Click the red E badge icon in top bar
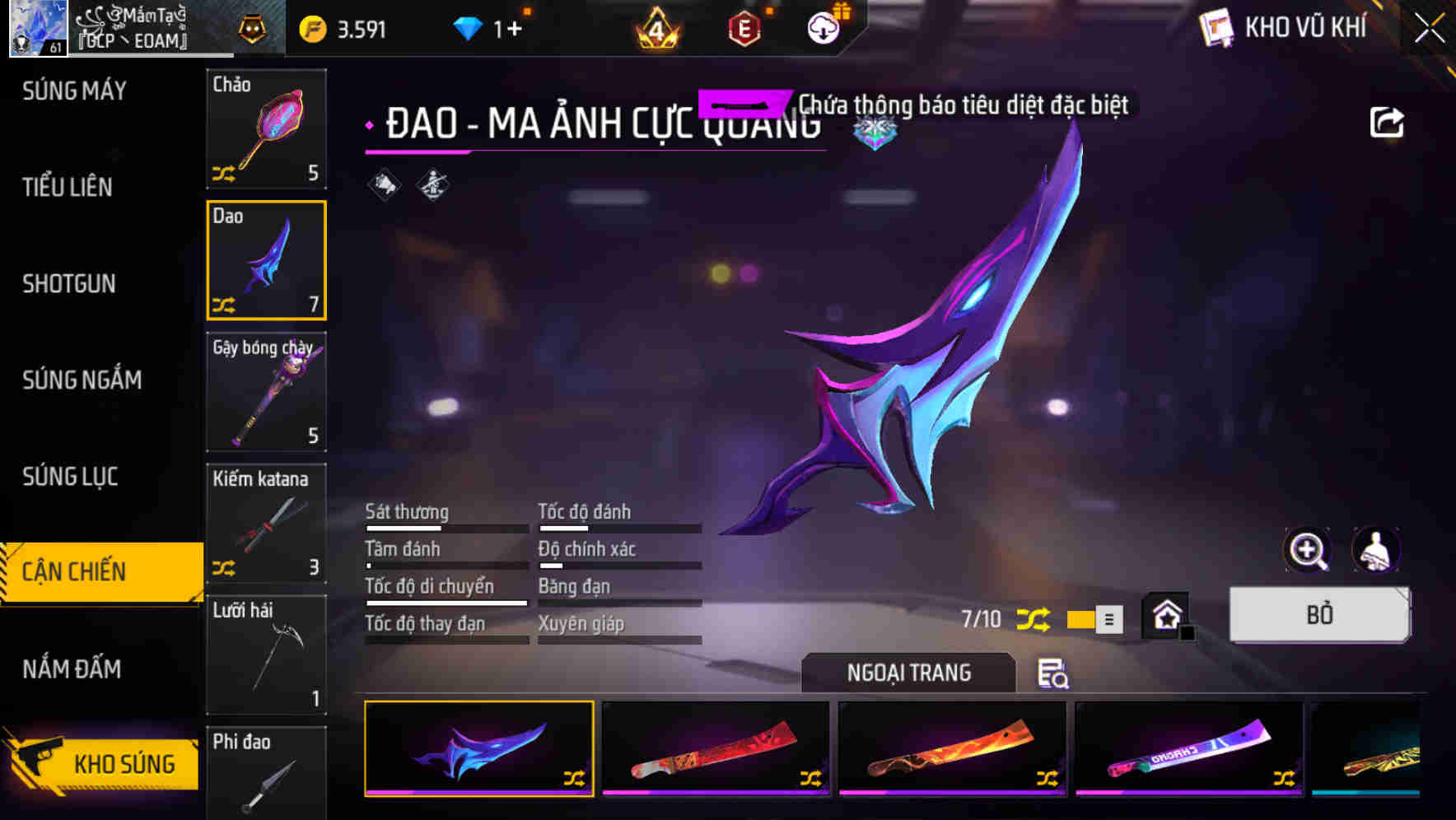Image resolution: width=1456 pixels, height=820 pixels. point(744,27)
